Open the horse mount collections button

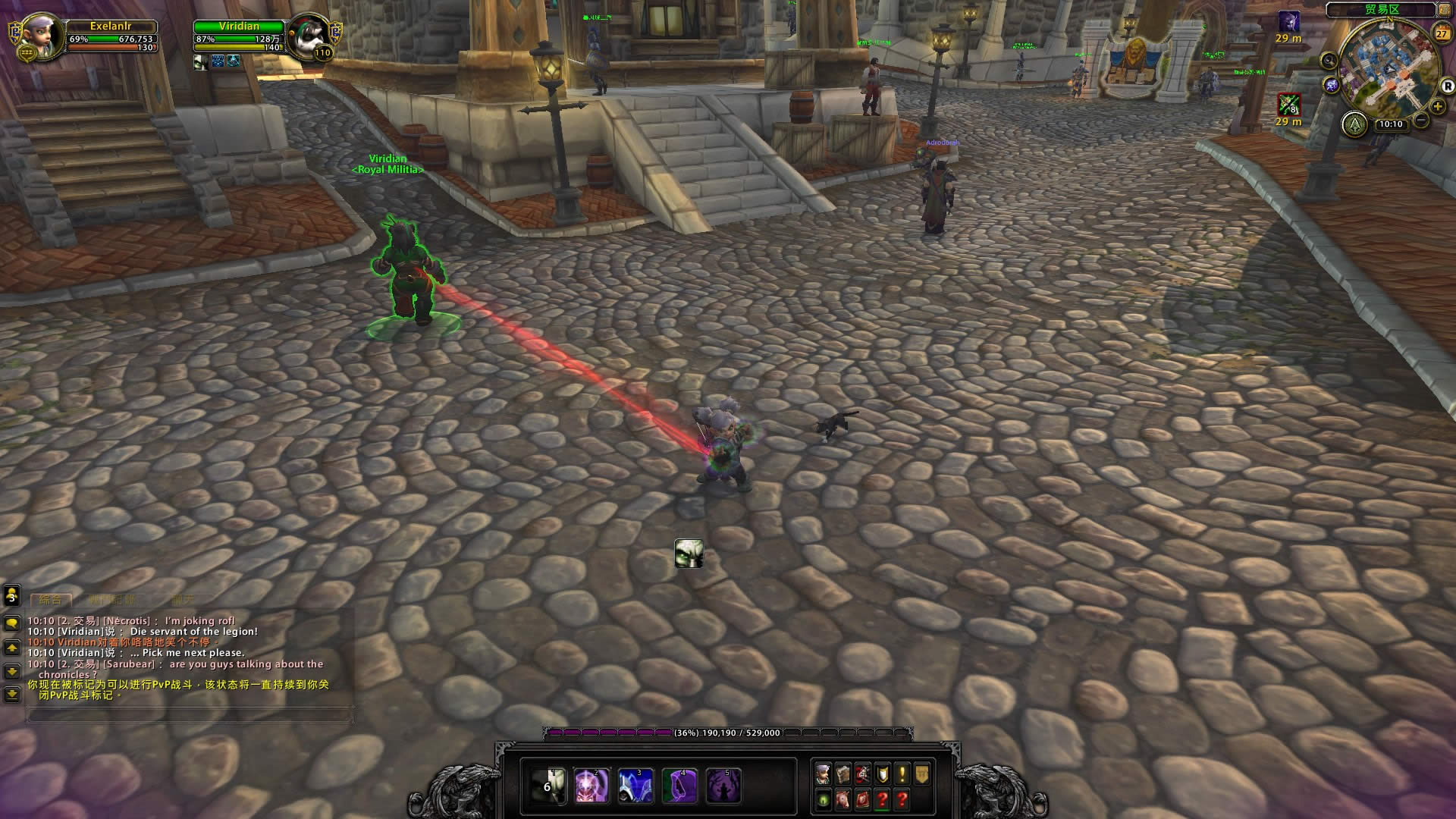[843, 799]
